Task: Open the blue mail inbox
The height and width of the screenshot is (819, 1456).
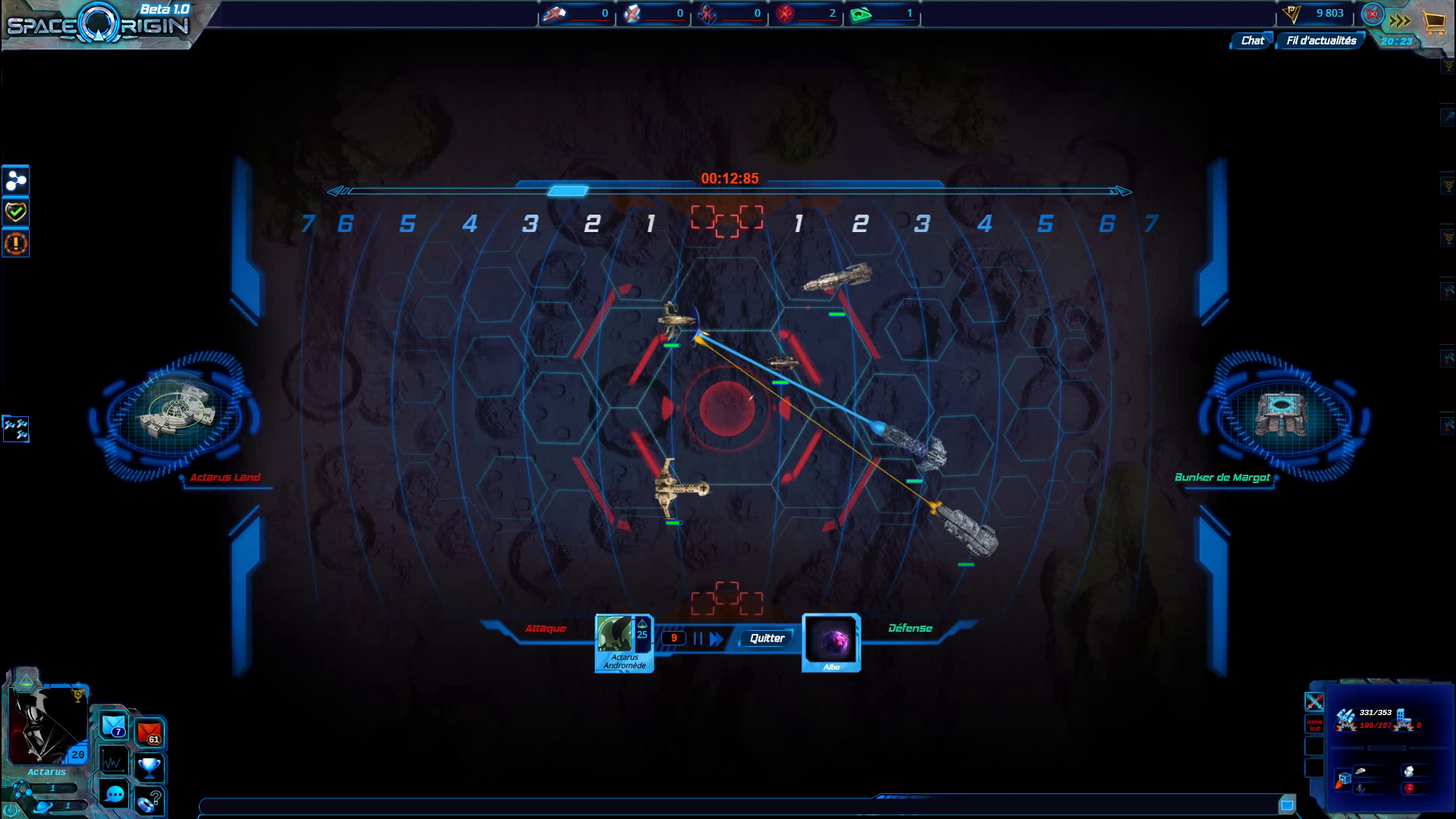Action: (x=114, y=726)
